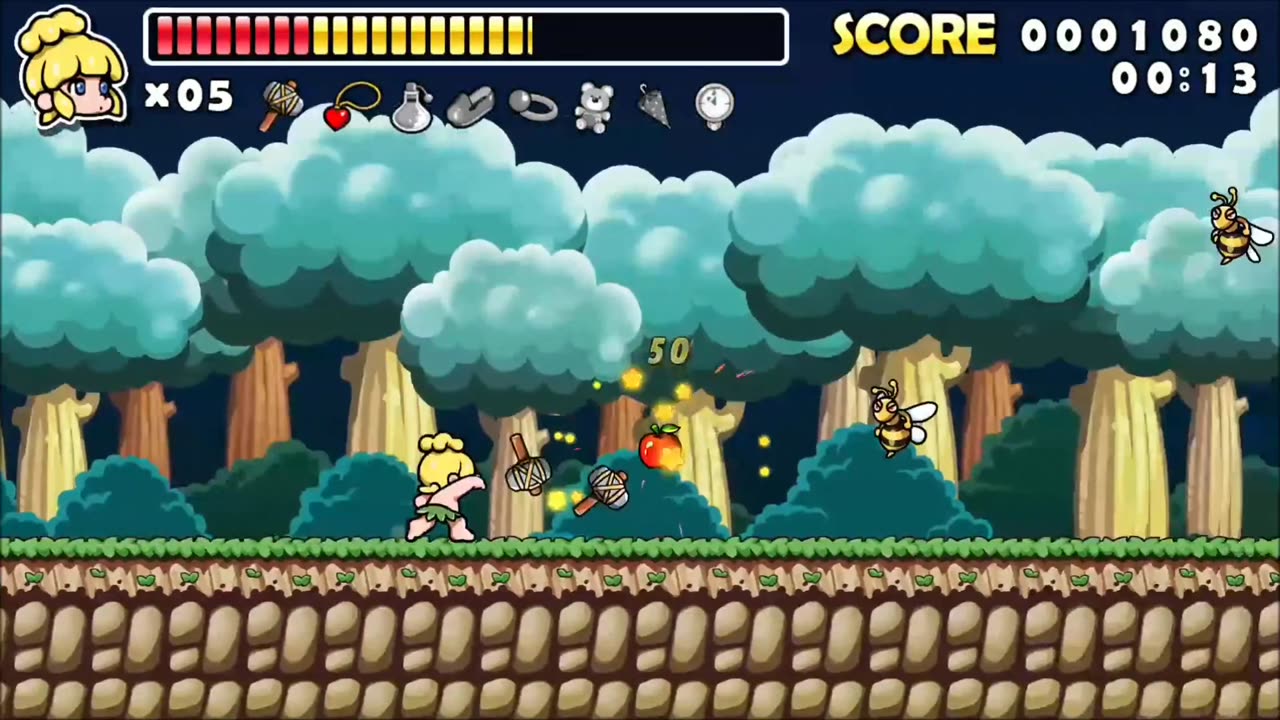Image resolution: width=1280 pixels, height=720 pixels.
Task: Choose the perfume bottle item icon
Action: point(410,107)
